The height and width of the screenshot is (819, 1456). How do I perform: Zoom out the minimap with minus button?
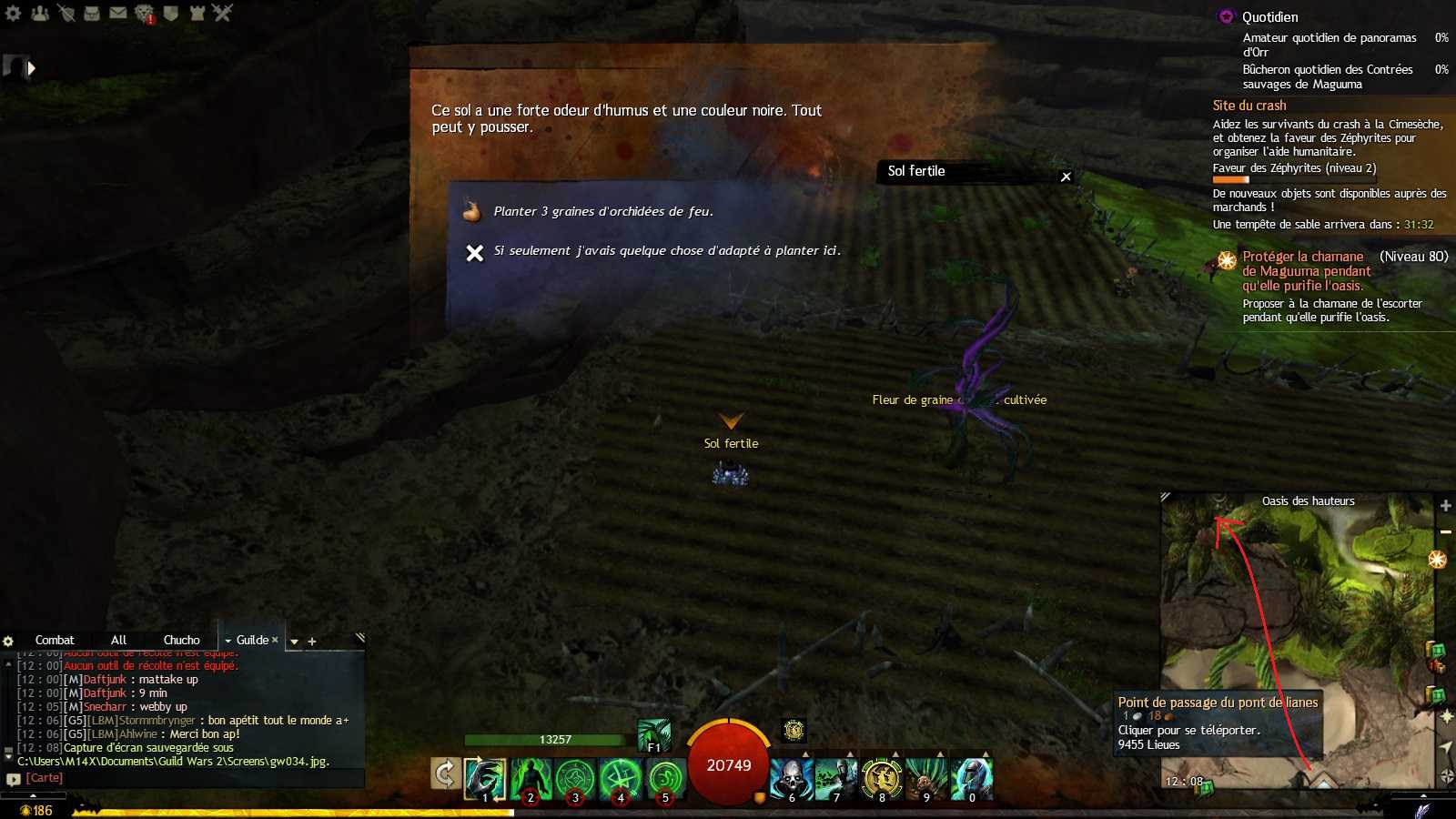pyautogui.click(x=1445, y=531)
